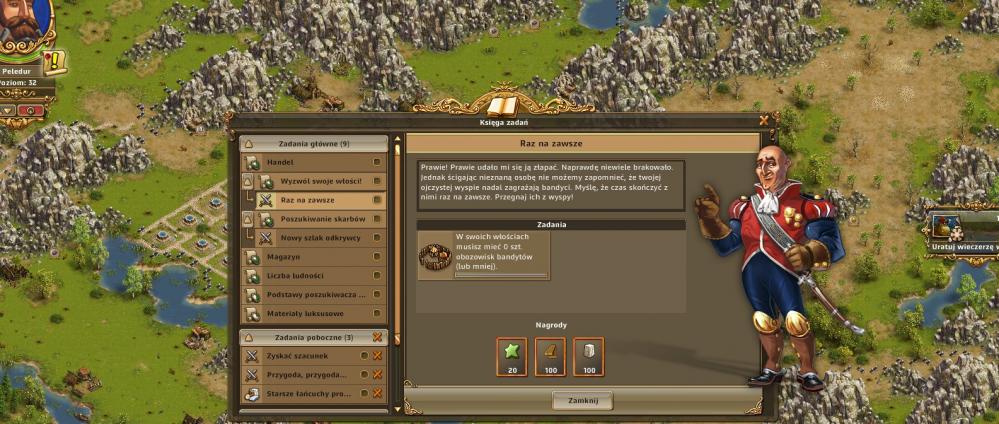The height and width of the screenshot is (424, 999).
Task: Select the Zyskać szacunek side quest
Action: 305,356
